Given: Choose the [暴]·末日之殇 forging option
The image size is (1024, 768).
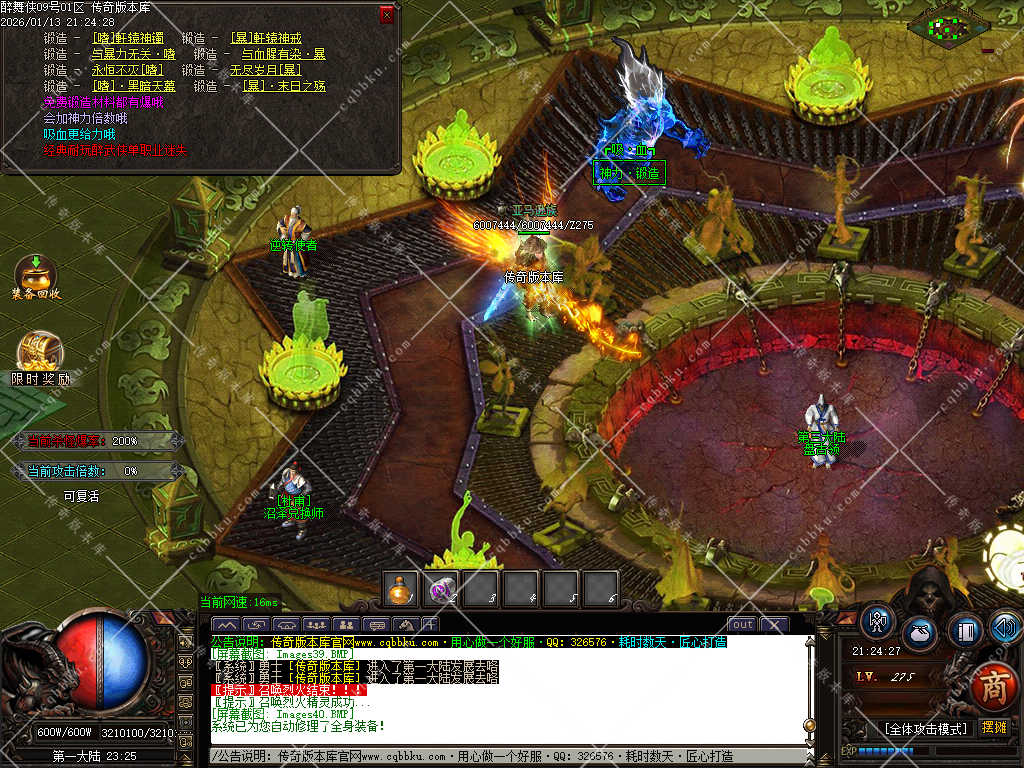Looking at the screenshot, I should coord(278,86).
